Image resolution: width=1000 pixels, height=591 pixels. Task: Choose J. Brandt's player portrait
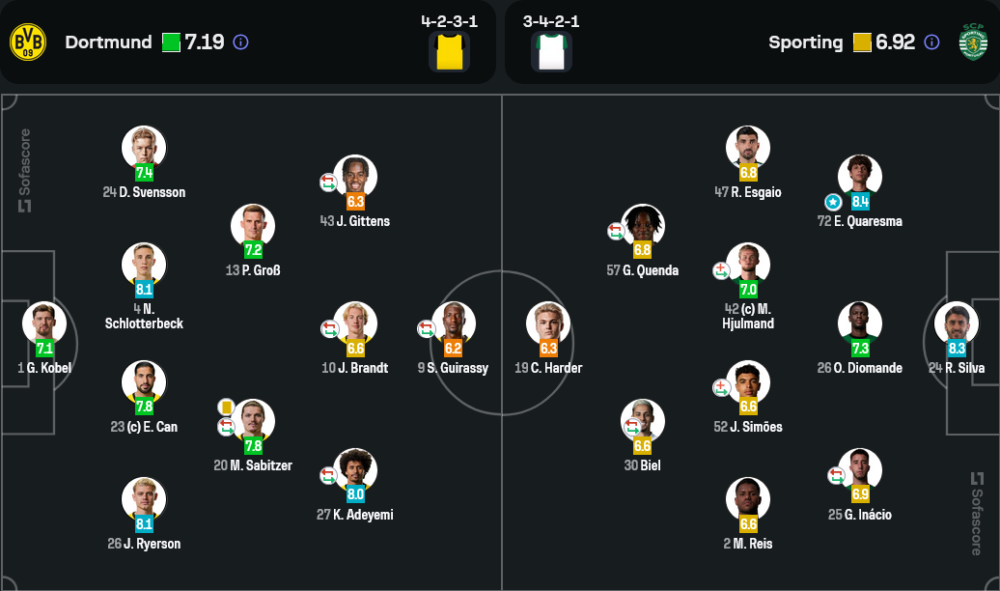click(355, 323)
